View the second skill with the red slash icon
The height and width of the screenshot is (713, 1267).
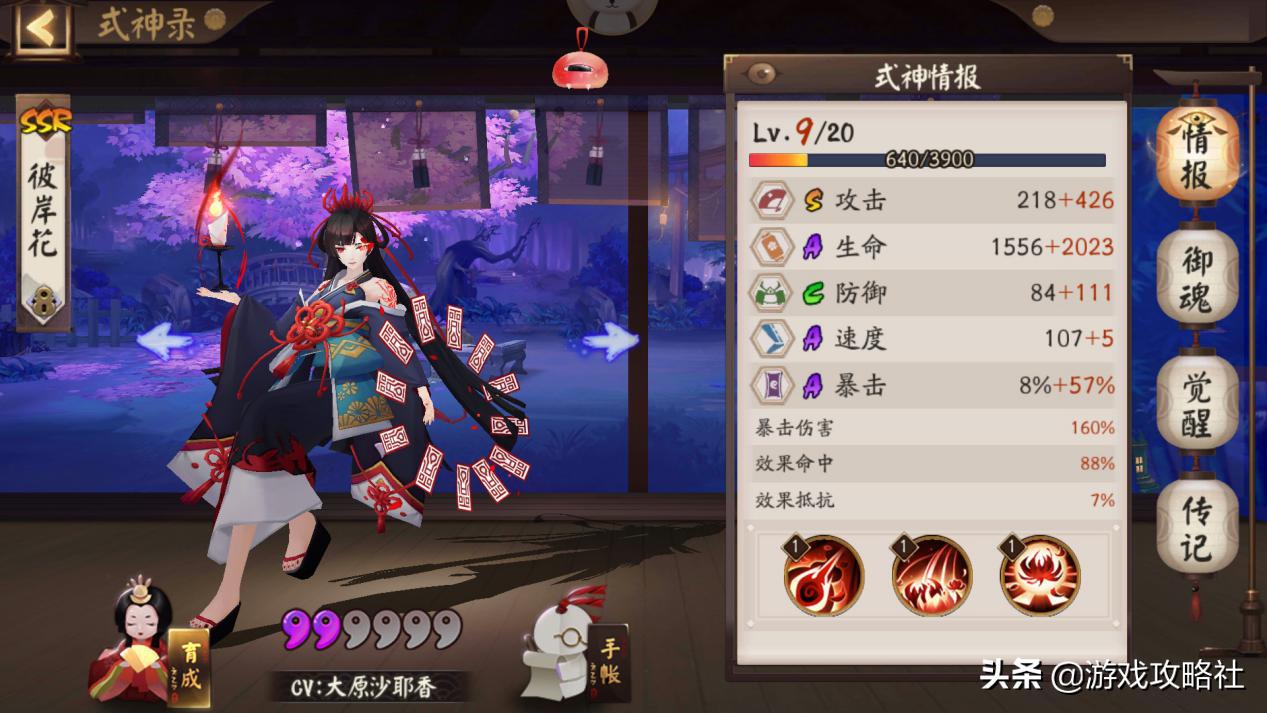931,576
